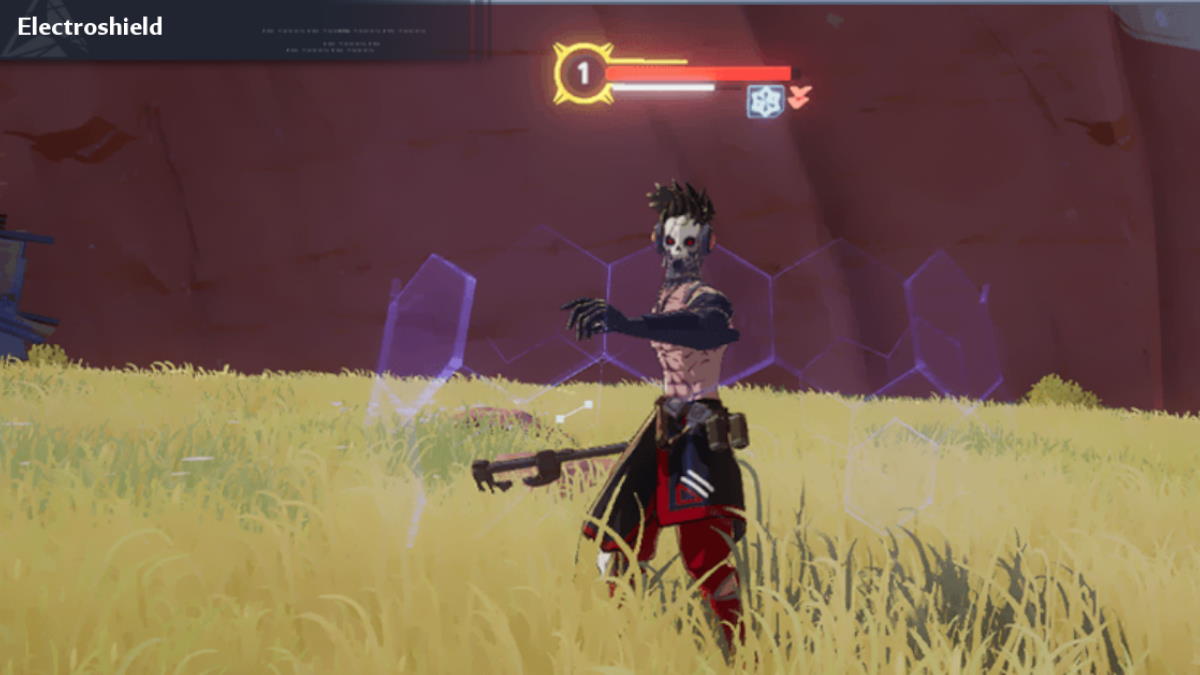Click the red down-arrows debuff icon
This screenshot has height=675, width=1200.
click(x=799, y=97)
